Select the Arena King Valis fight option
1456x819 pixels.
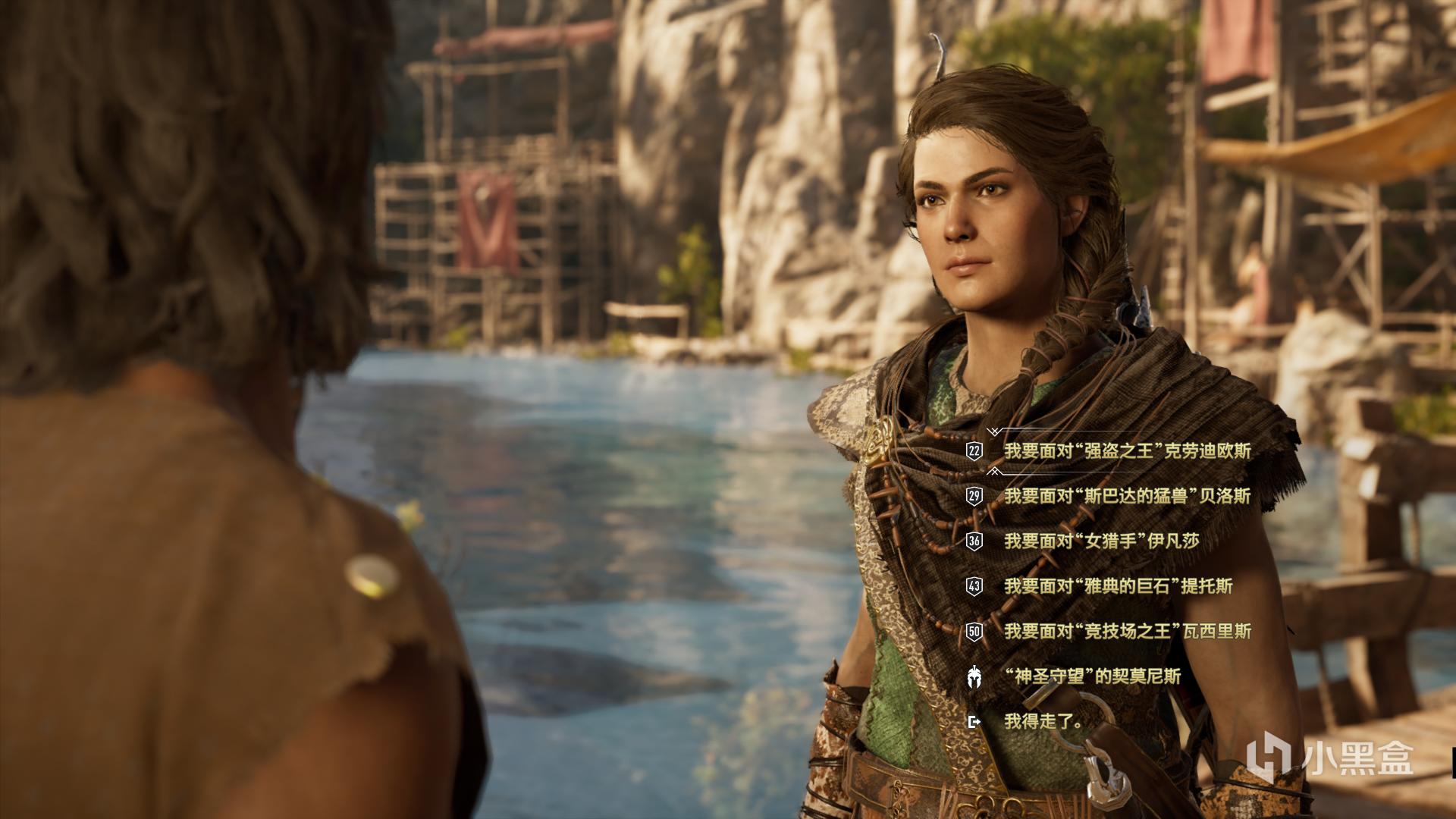[x=1127, y=631]
